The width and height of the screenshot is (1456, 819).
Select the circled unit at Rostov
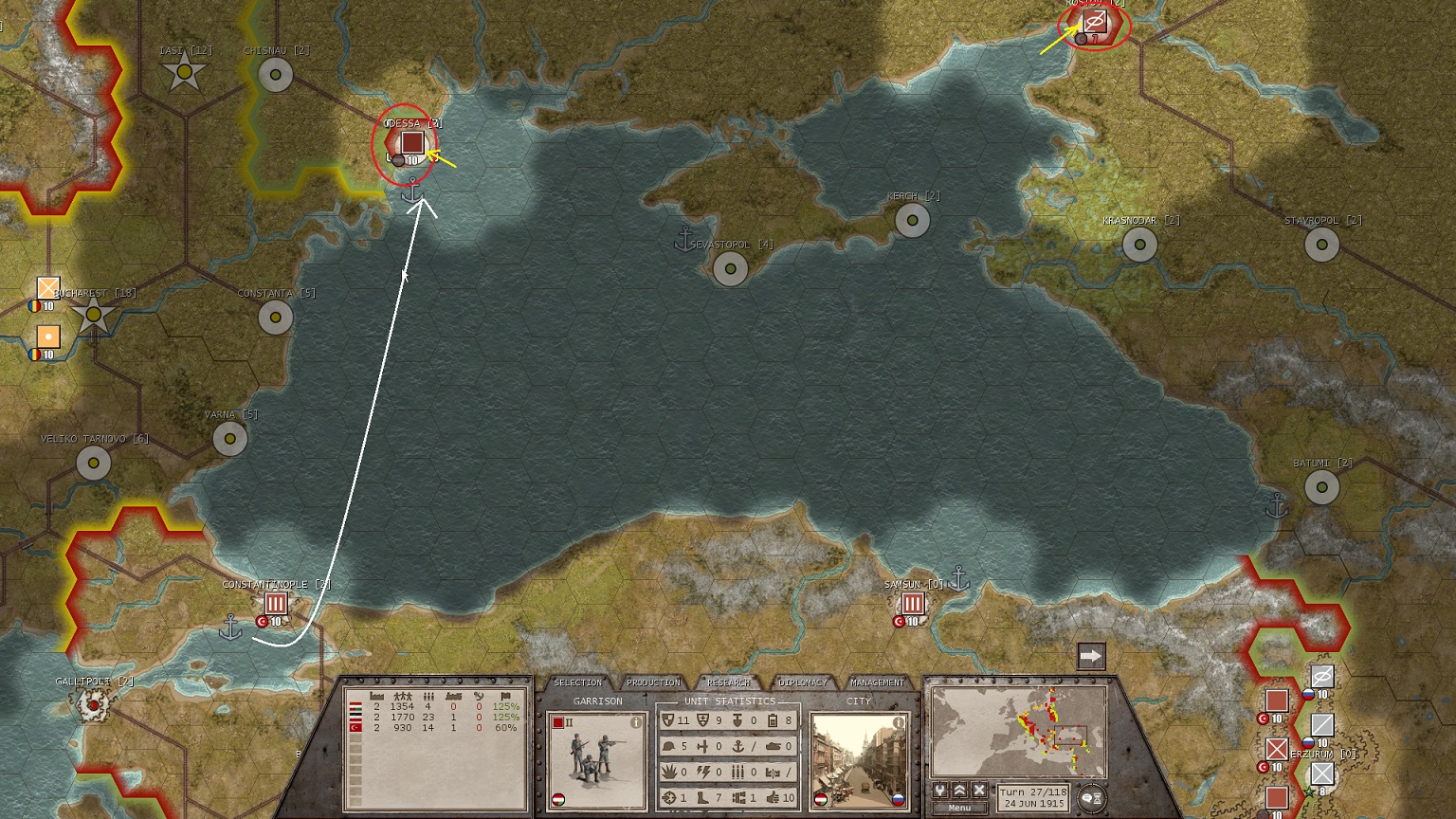[x=1095, y=22]
